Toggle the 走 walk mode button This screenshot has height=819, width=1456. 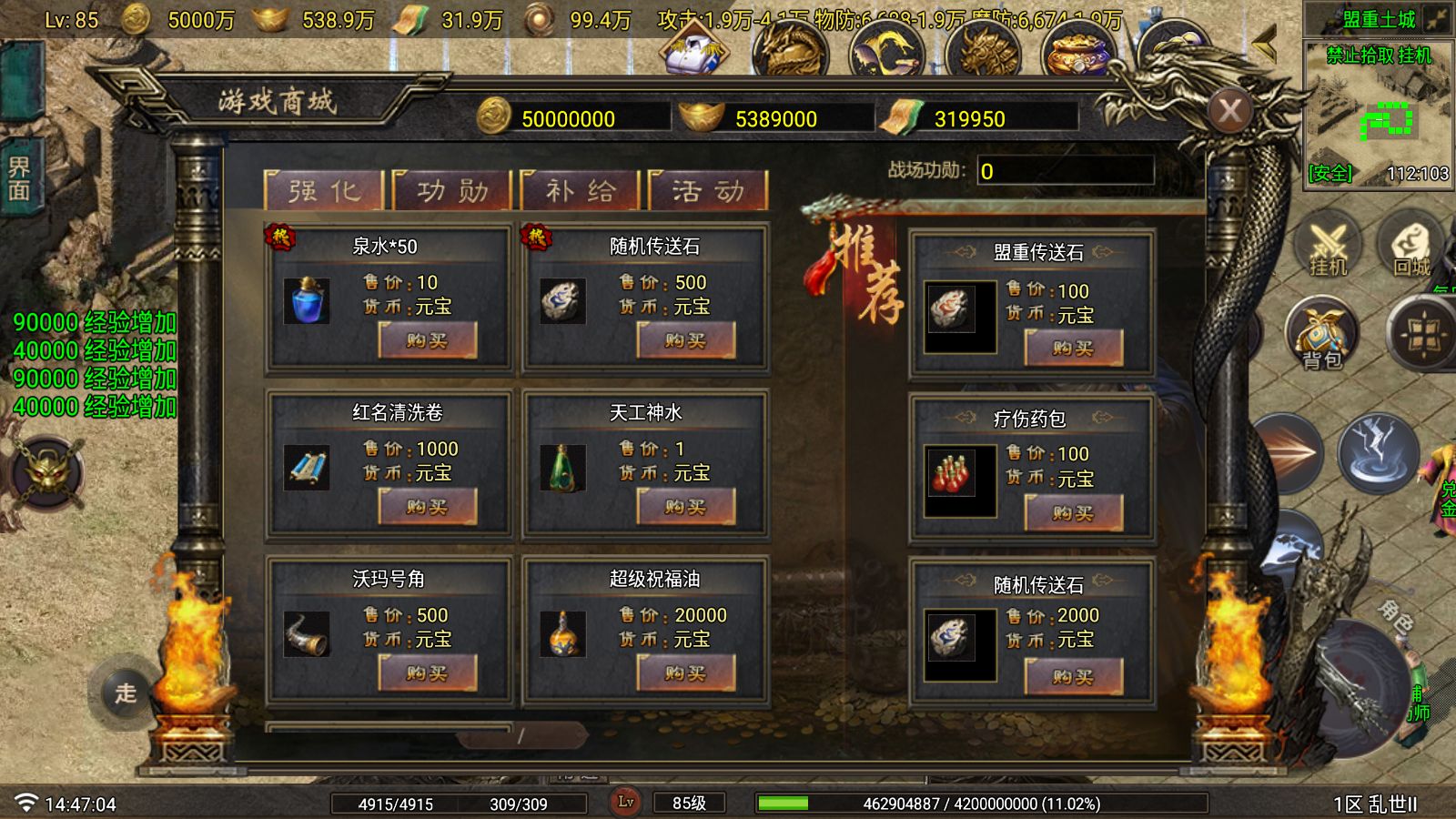(126, 693)
